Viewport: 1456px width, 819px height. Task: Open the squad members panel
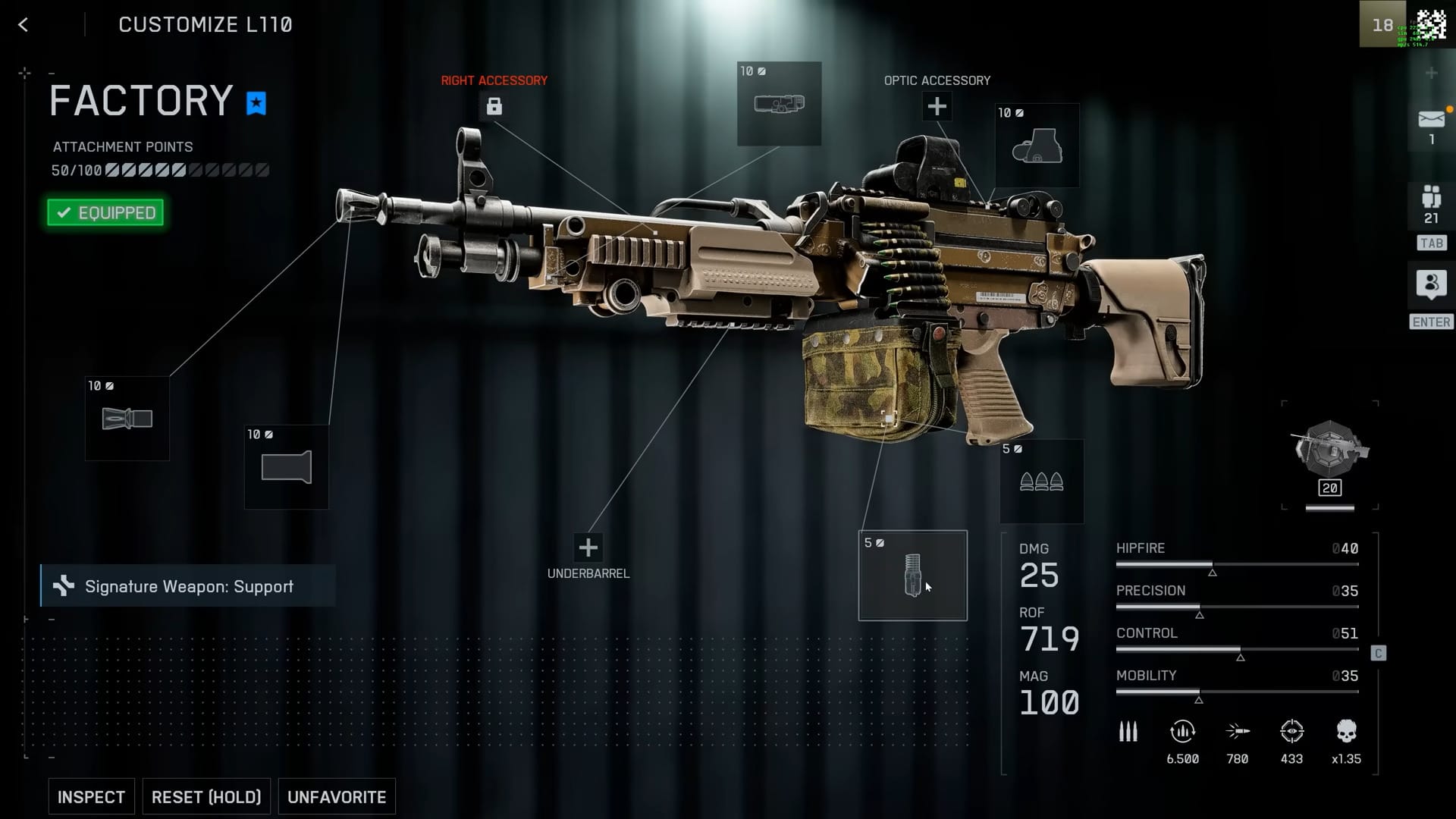pos(1431,199)
